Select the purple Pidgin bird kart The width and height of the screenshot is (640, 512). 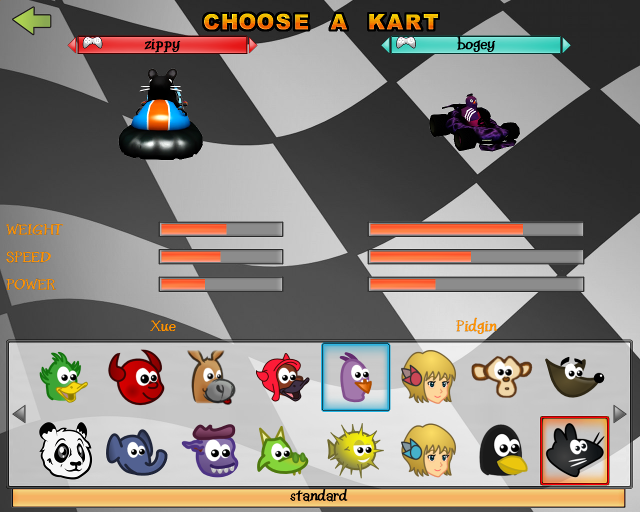coord(355,377)
